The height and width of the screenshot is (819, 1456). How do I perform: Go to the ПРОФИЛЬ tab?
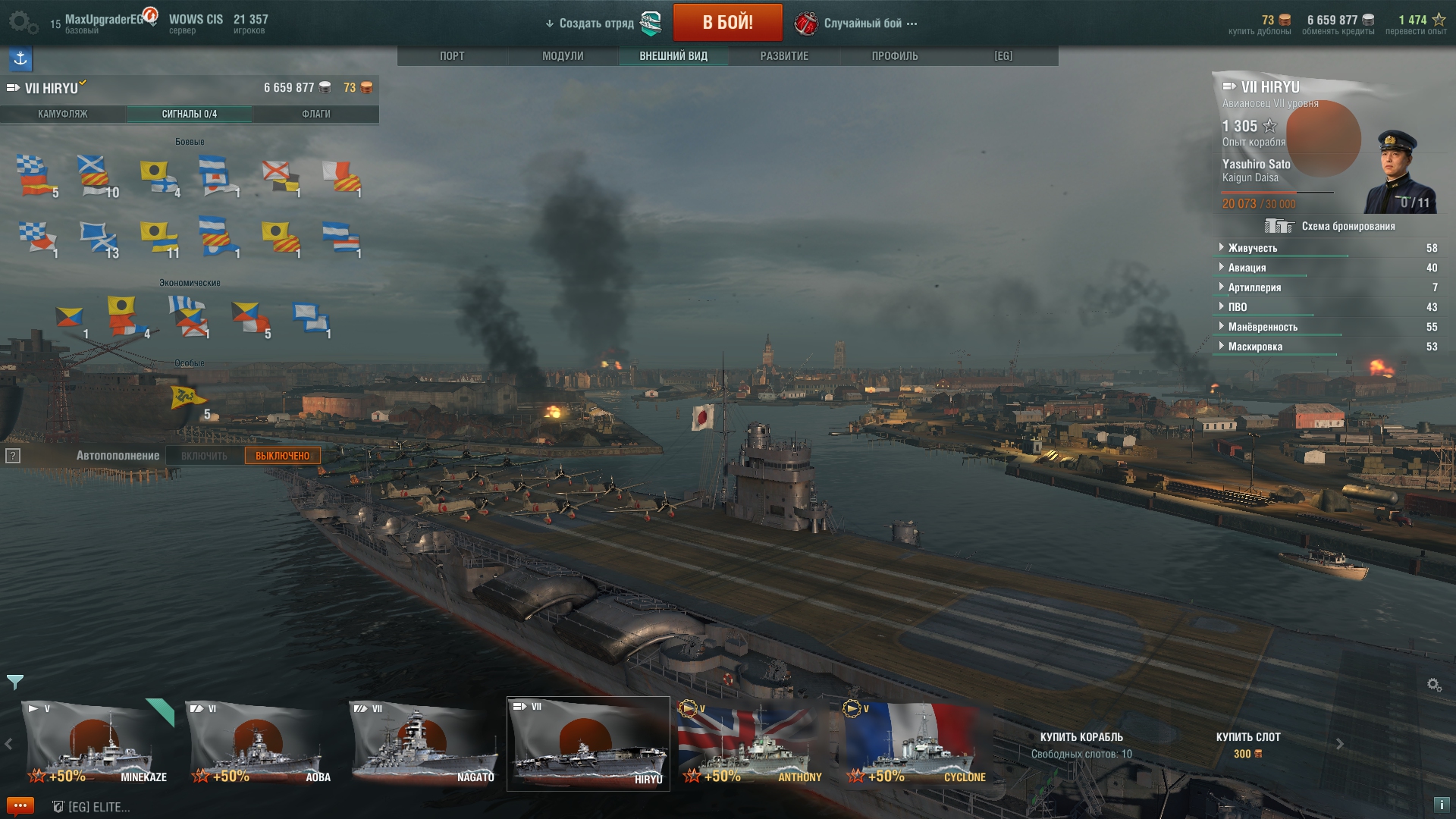(895, 56)
